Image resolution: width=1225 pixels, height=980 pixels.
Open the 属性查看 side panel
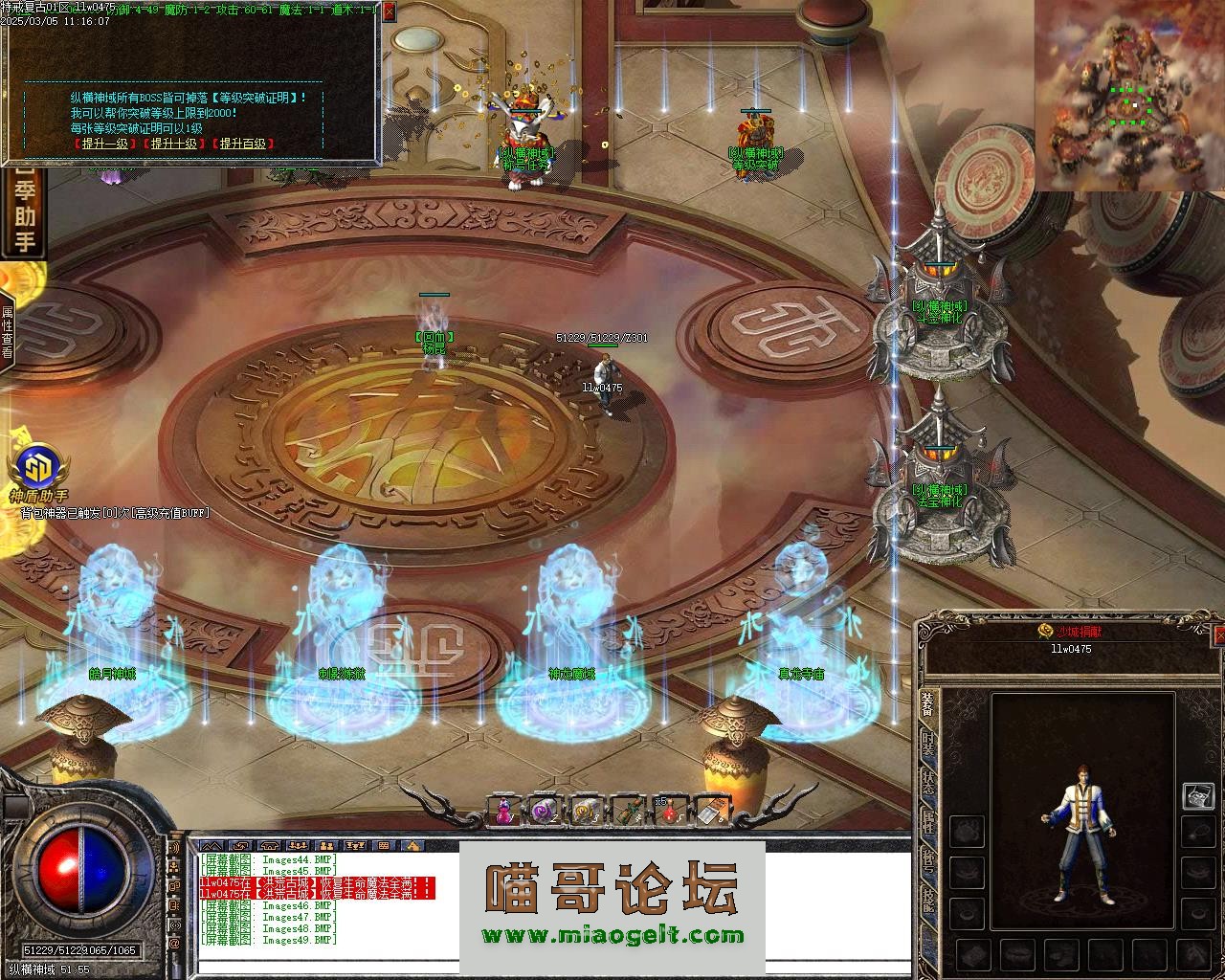coord(7,332)
